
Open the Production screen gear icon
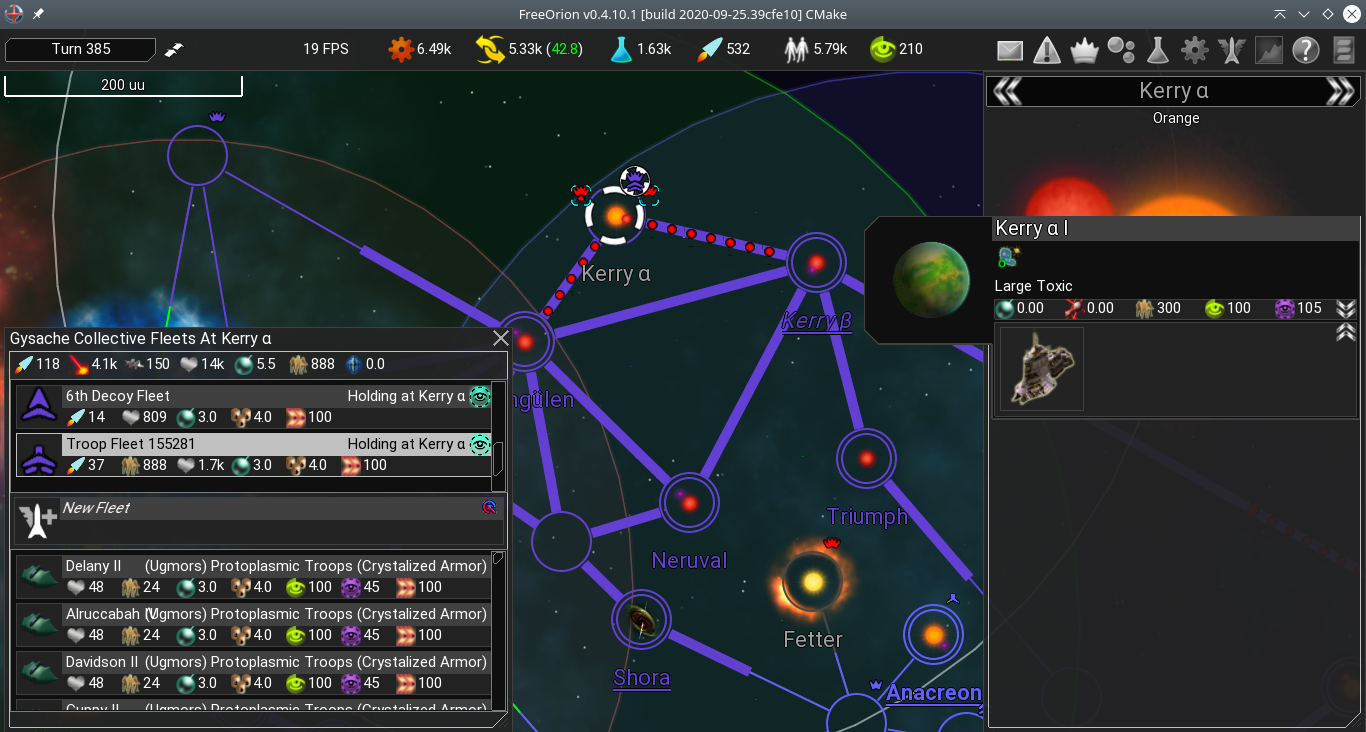1194,49
